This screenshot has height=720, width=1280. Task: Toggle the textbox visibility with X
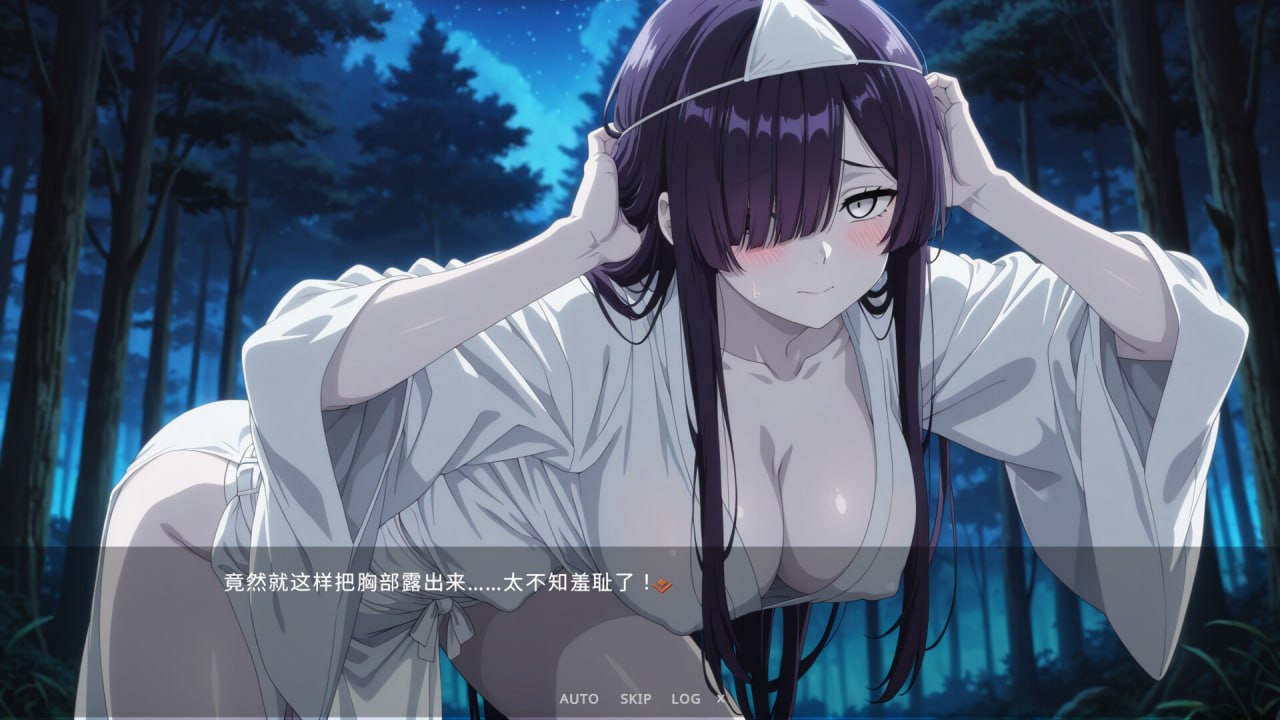pos(719,699)
